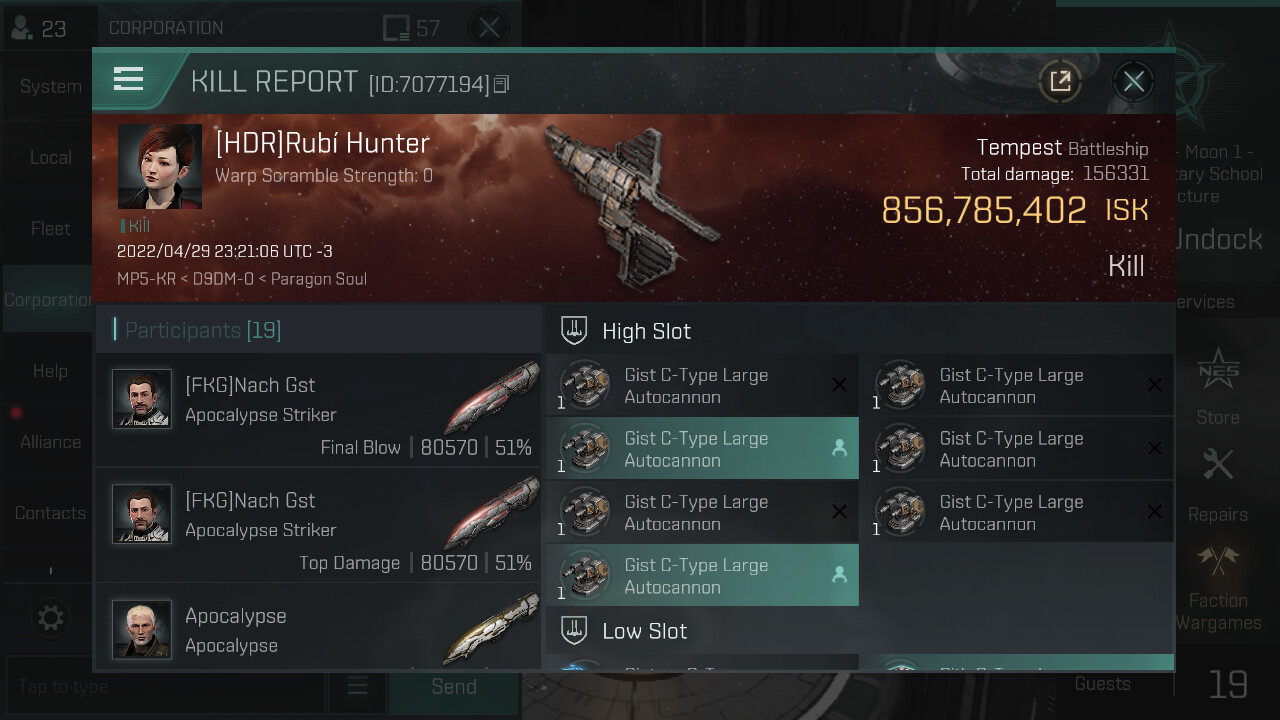This screenshot has height=720, width=1280.
Task: Copy the kill report ID
Action: [502, 85]
